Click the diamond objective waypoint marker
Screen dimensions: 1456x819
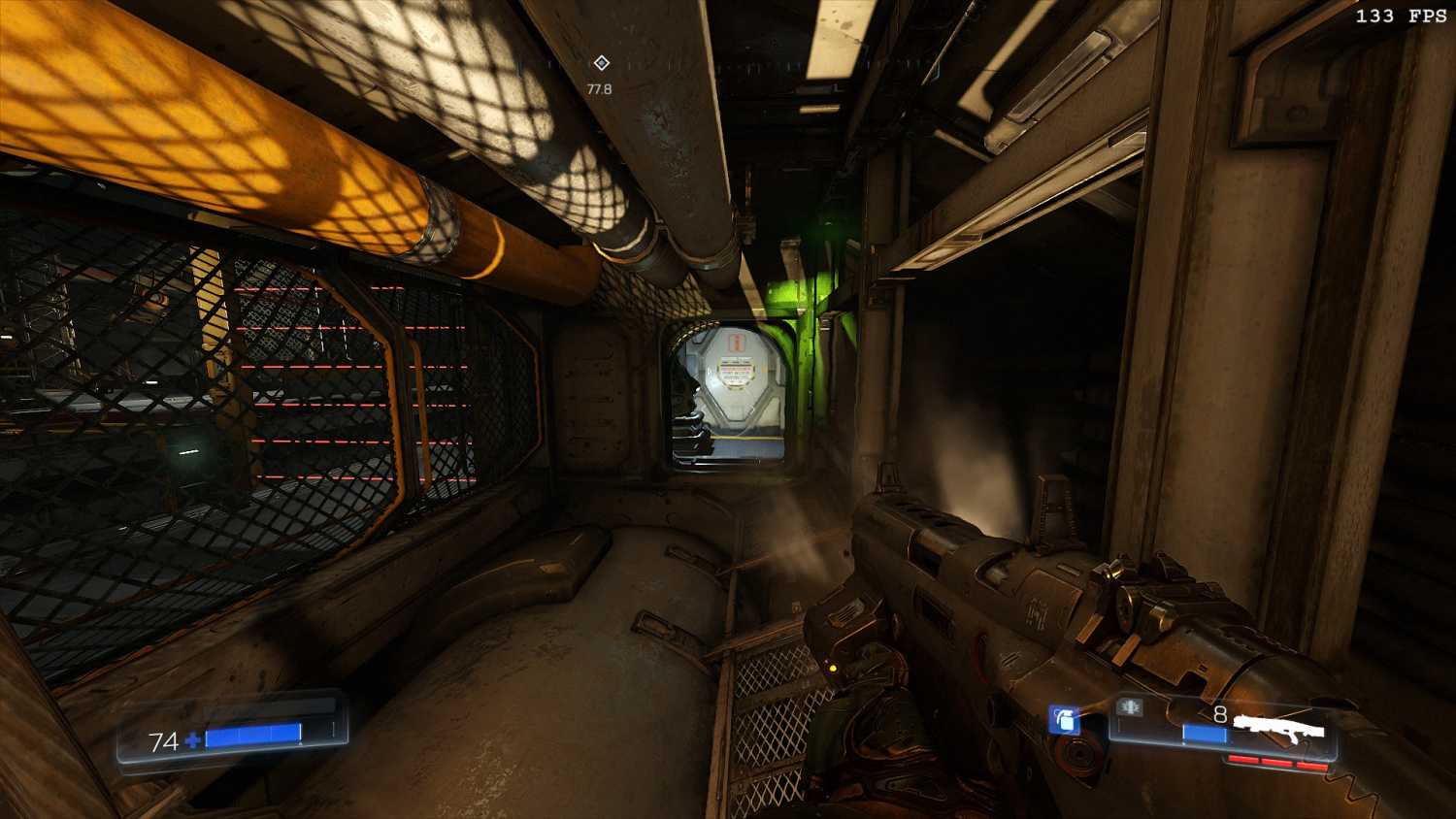[x=601, y=63]
